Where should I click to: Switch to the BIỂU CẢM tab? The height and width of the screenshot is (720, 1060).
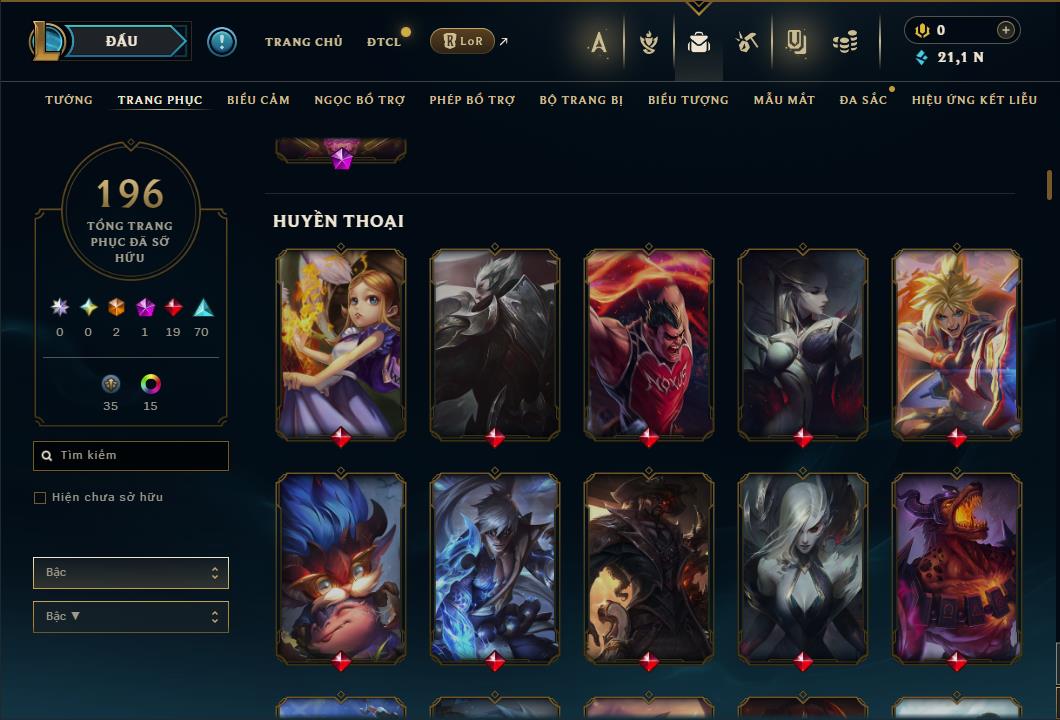pos(258,100)
